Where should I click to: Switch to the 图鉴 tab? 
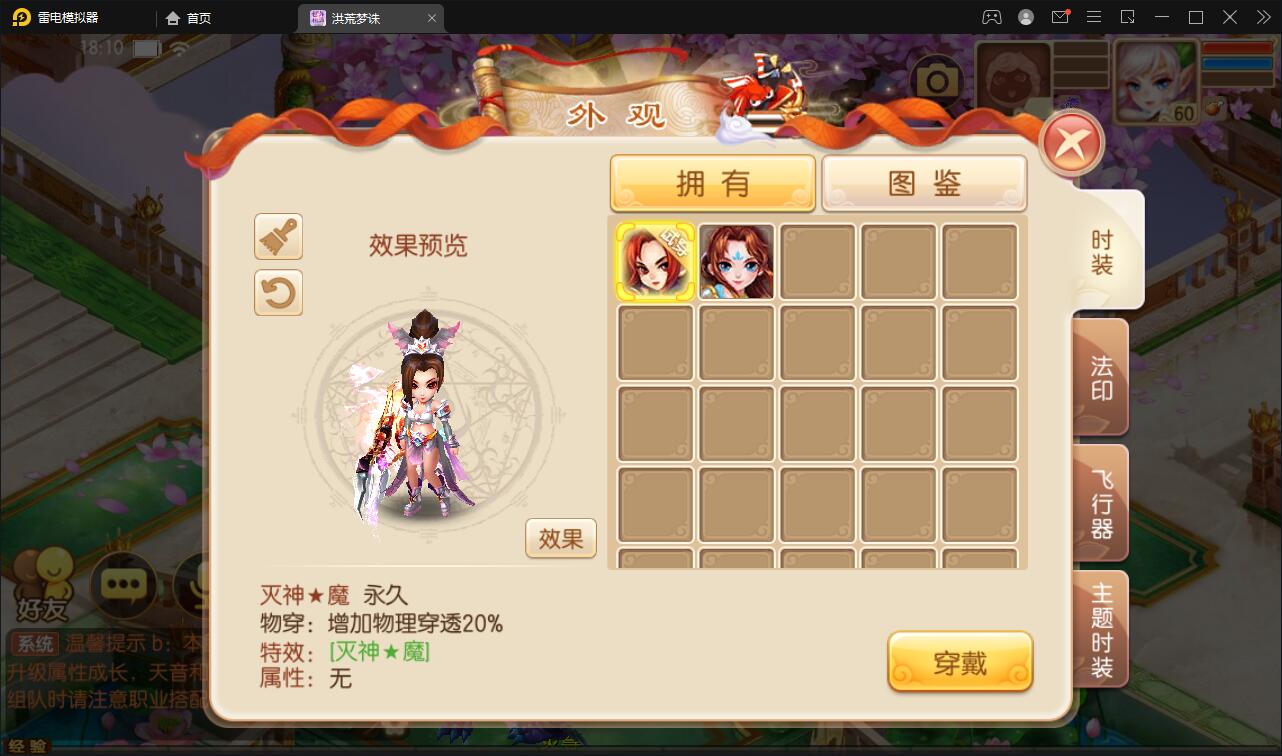(923, 182)
